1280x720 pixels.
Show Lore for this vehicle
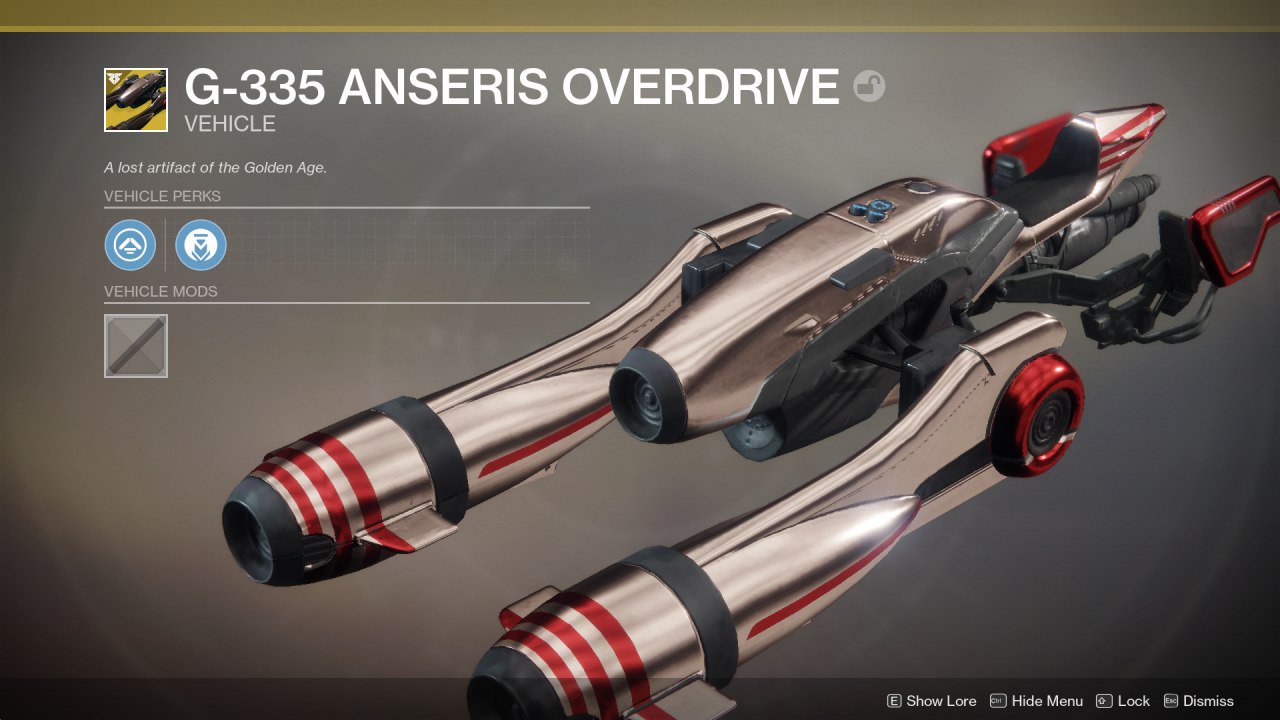coord(931,701)
